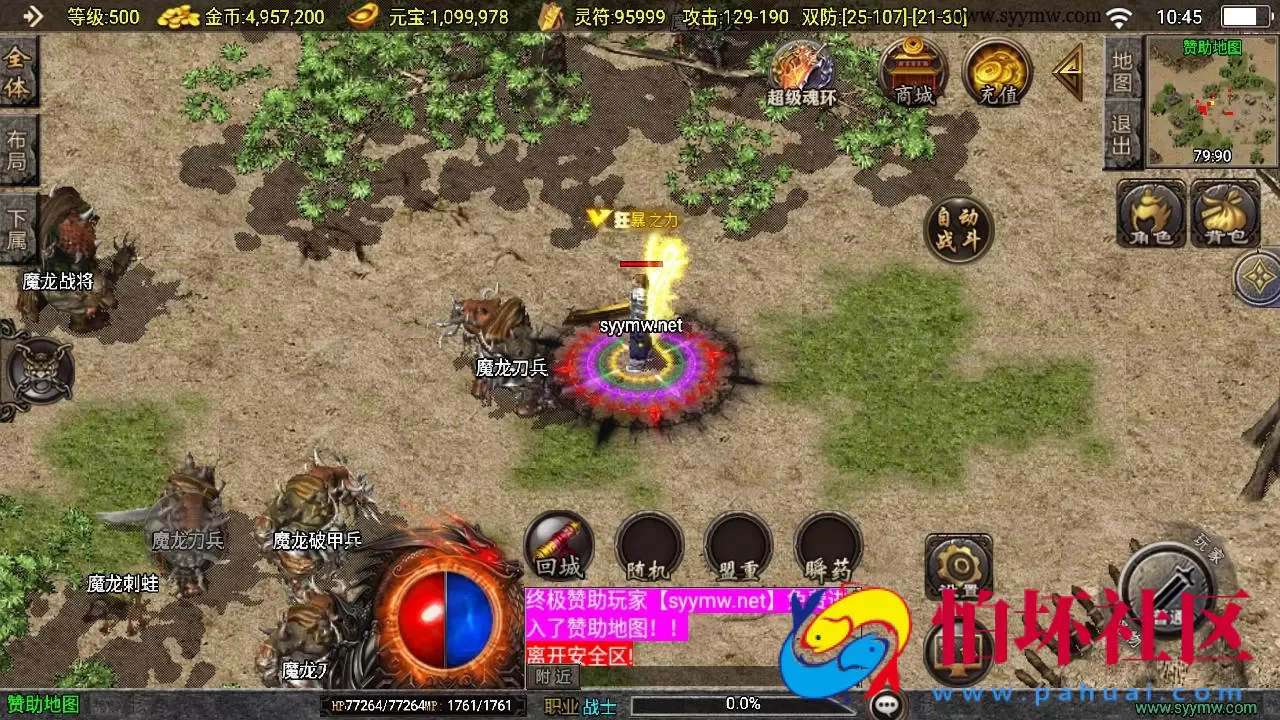Open the 背包 backpack icon

coord(1227,215)
